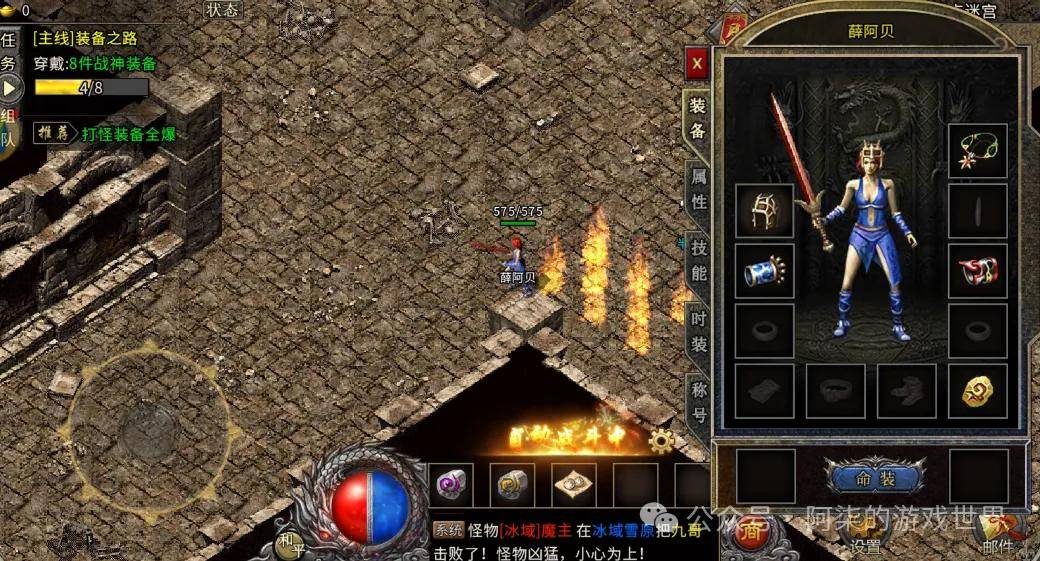Use the yellow scroll hotbar item
1040x561 pixels.
(512, 485)
